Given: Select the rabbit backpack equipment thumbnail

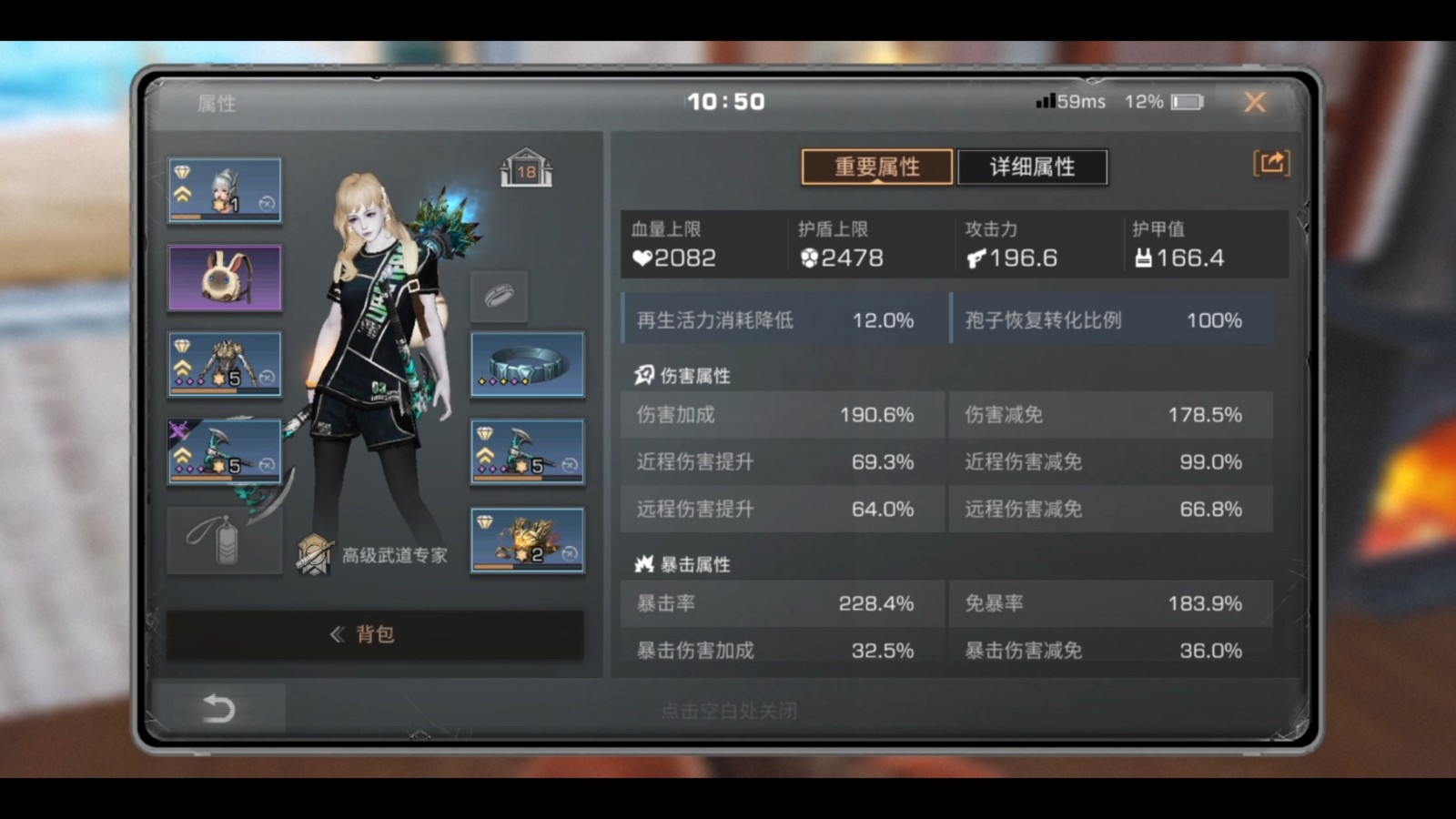Looking at the screenshot, I should 225,278.
